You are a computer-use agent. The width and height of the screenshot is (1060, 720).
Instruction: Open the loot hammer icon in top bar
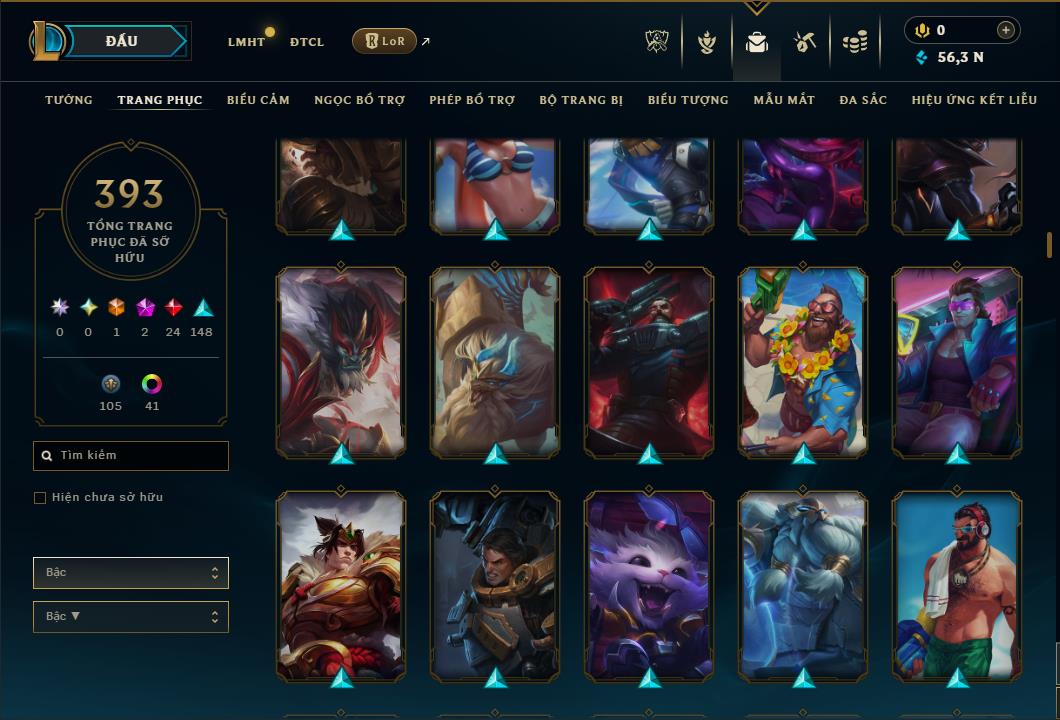[x=805, y=42]
